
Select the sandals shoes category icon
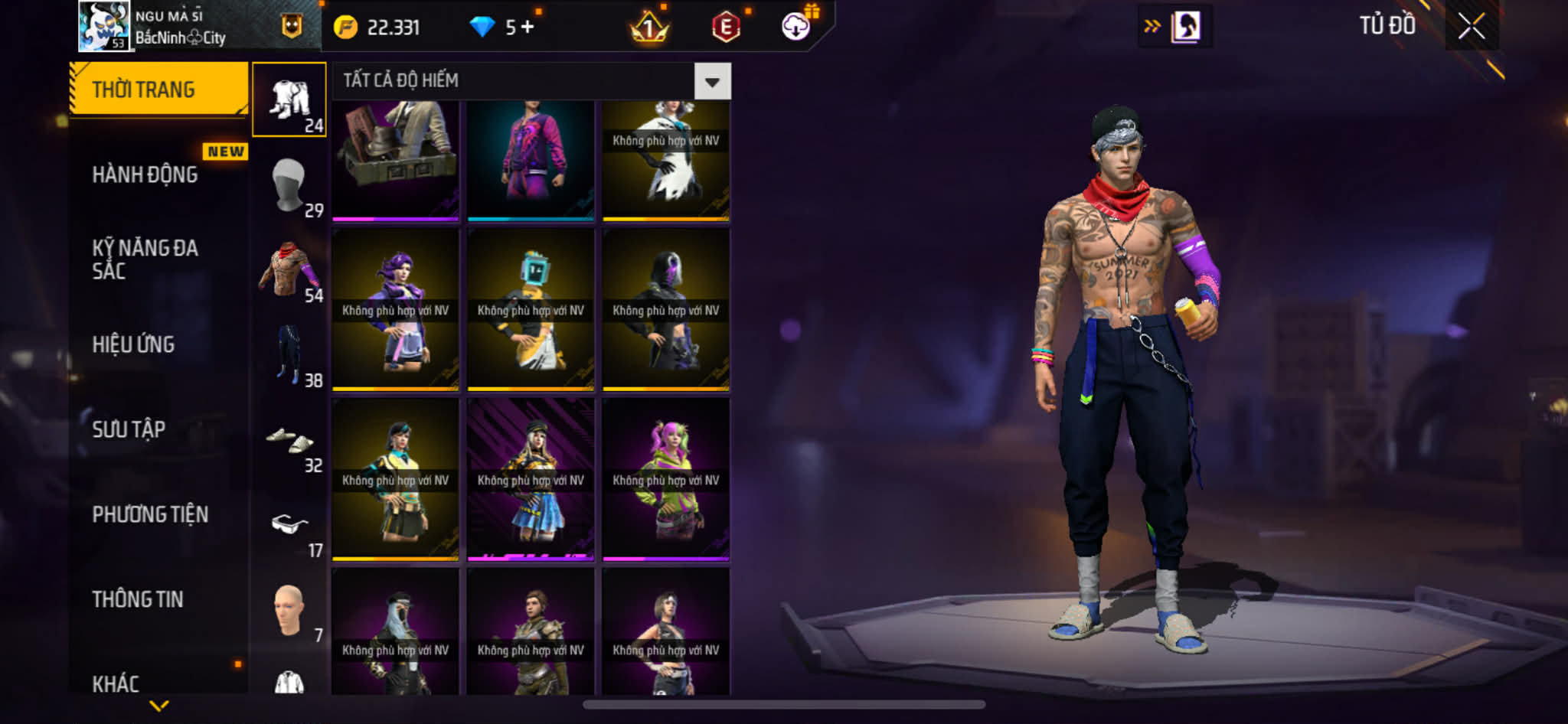pos(289,441)
